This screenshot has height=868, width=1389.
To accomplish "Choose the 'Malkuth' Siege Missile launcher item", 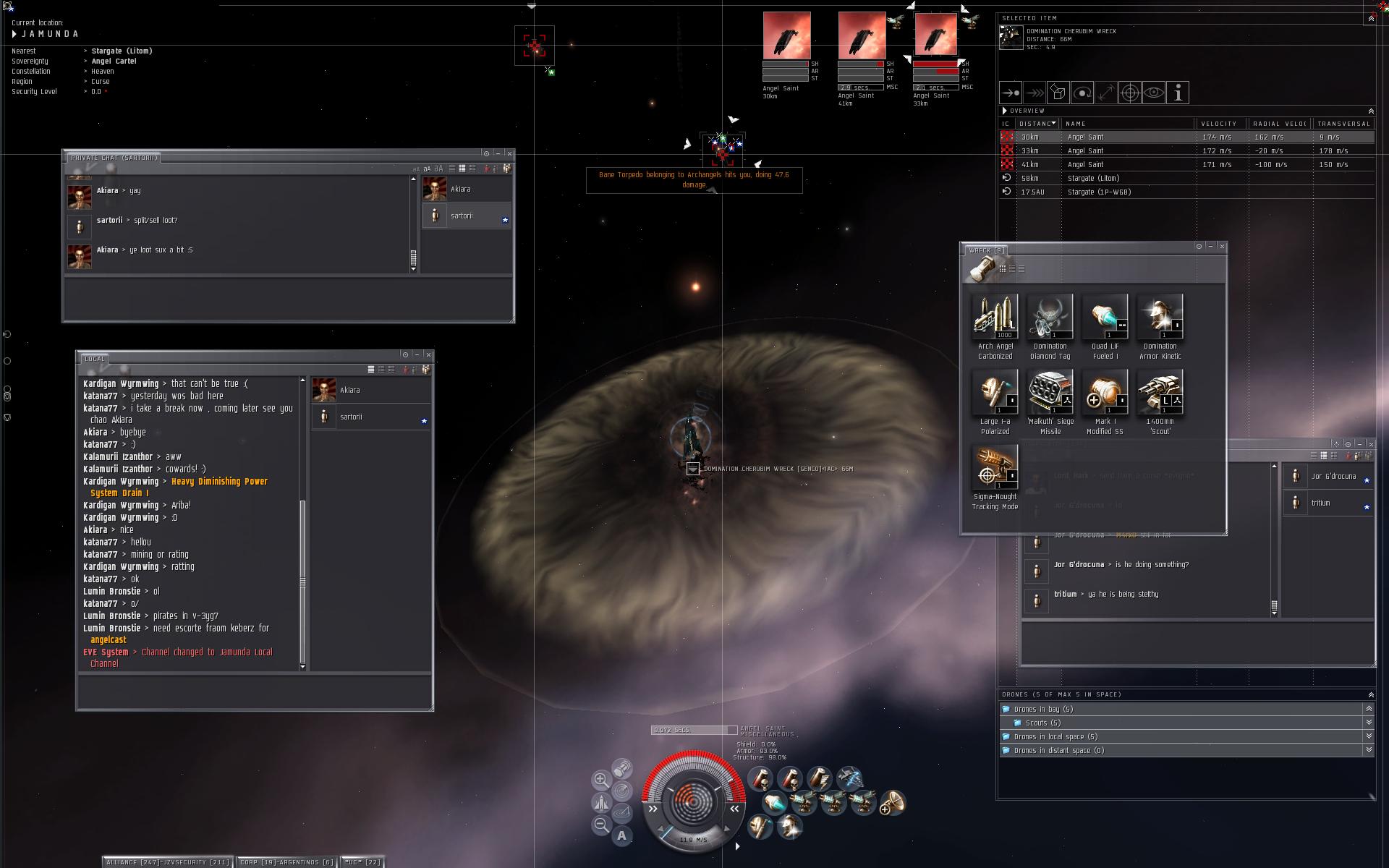I will point(1050,392).
